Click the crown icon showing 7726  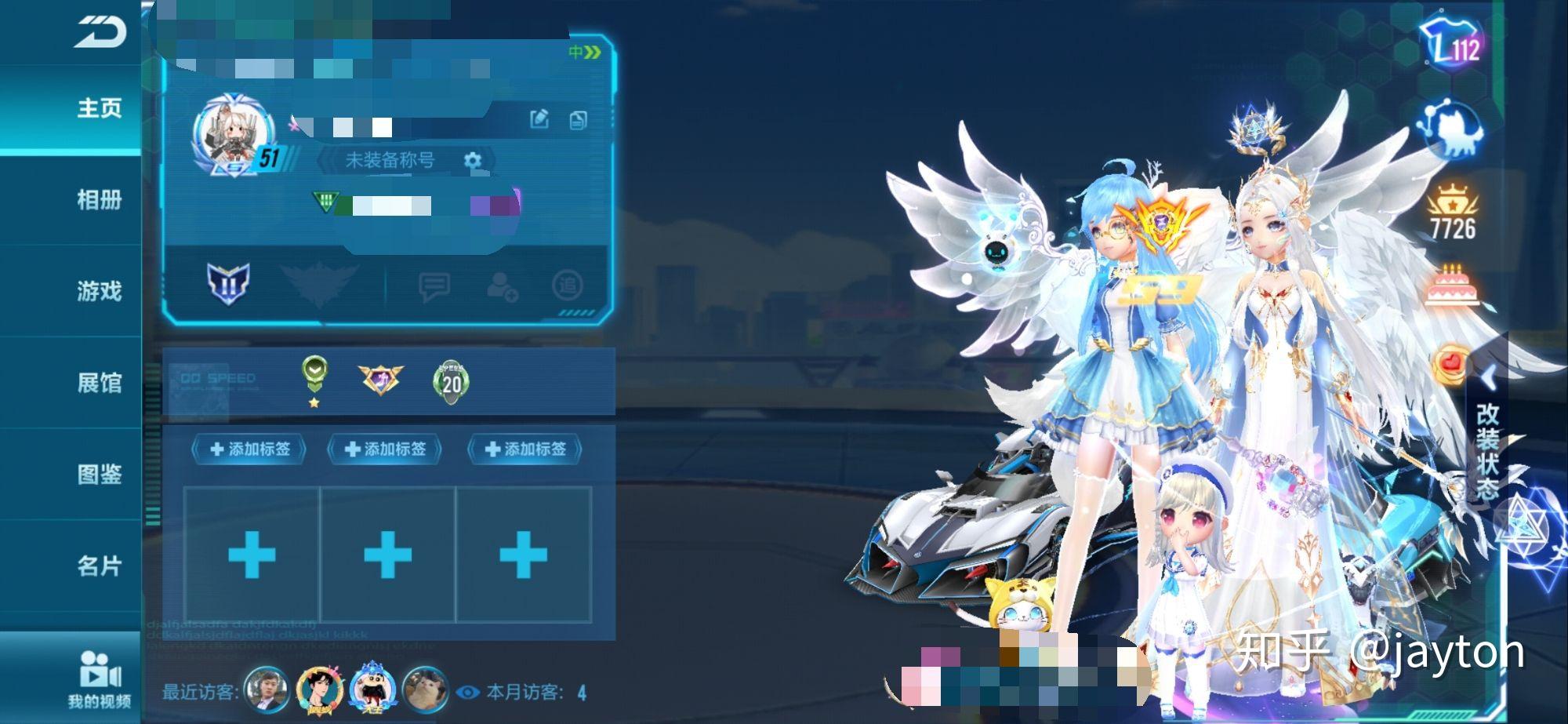click(1453, 213)
